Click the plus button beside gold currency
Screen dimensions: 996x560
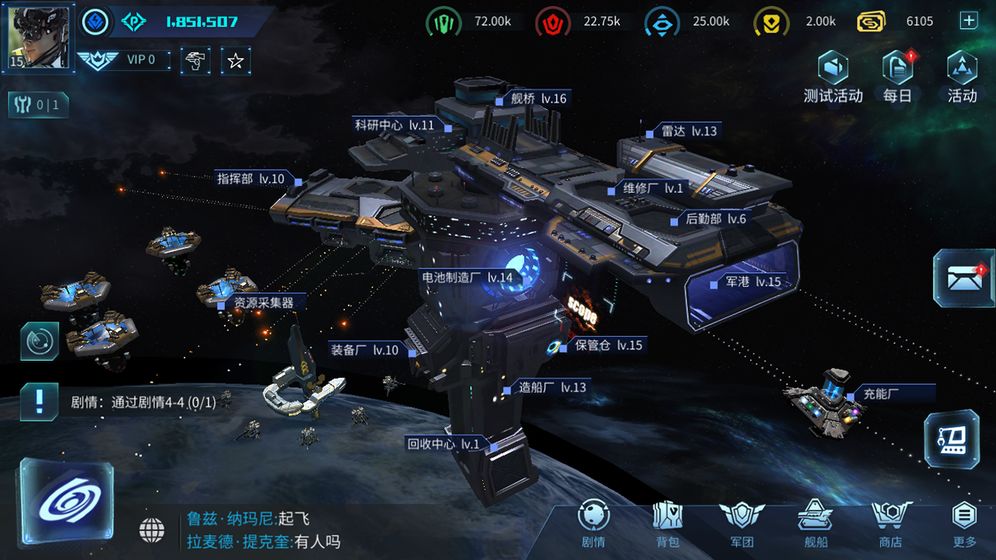pyautogui.click(x=967, y=21)
